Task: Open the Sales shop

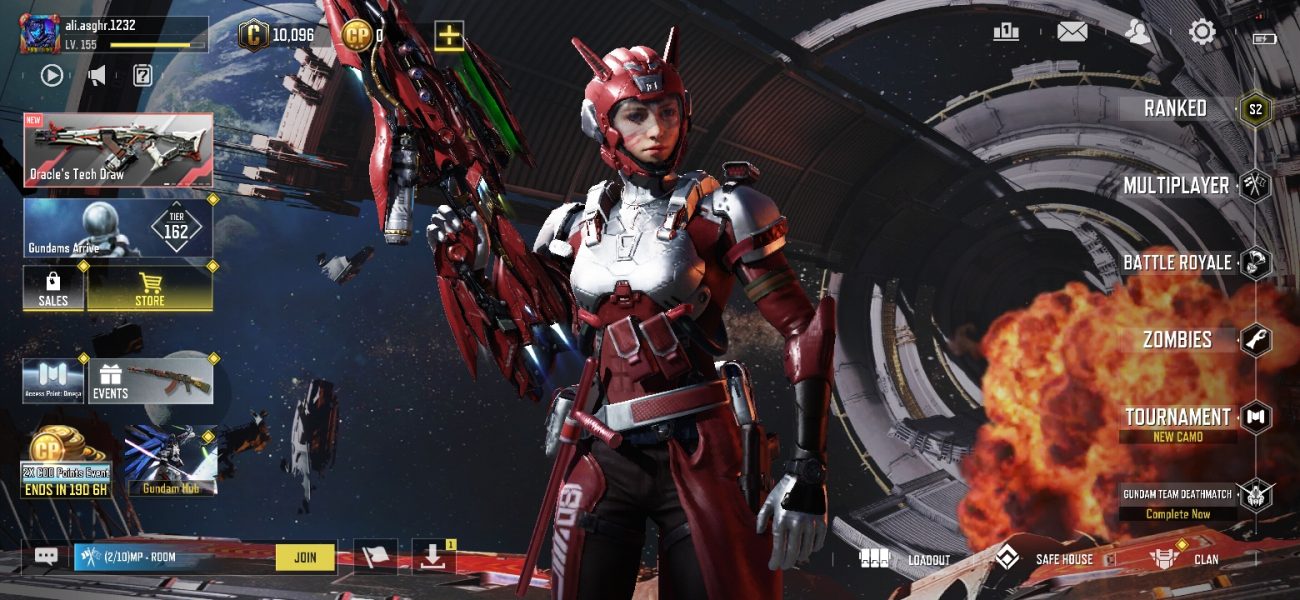Action: click(x=53, y=289)
